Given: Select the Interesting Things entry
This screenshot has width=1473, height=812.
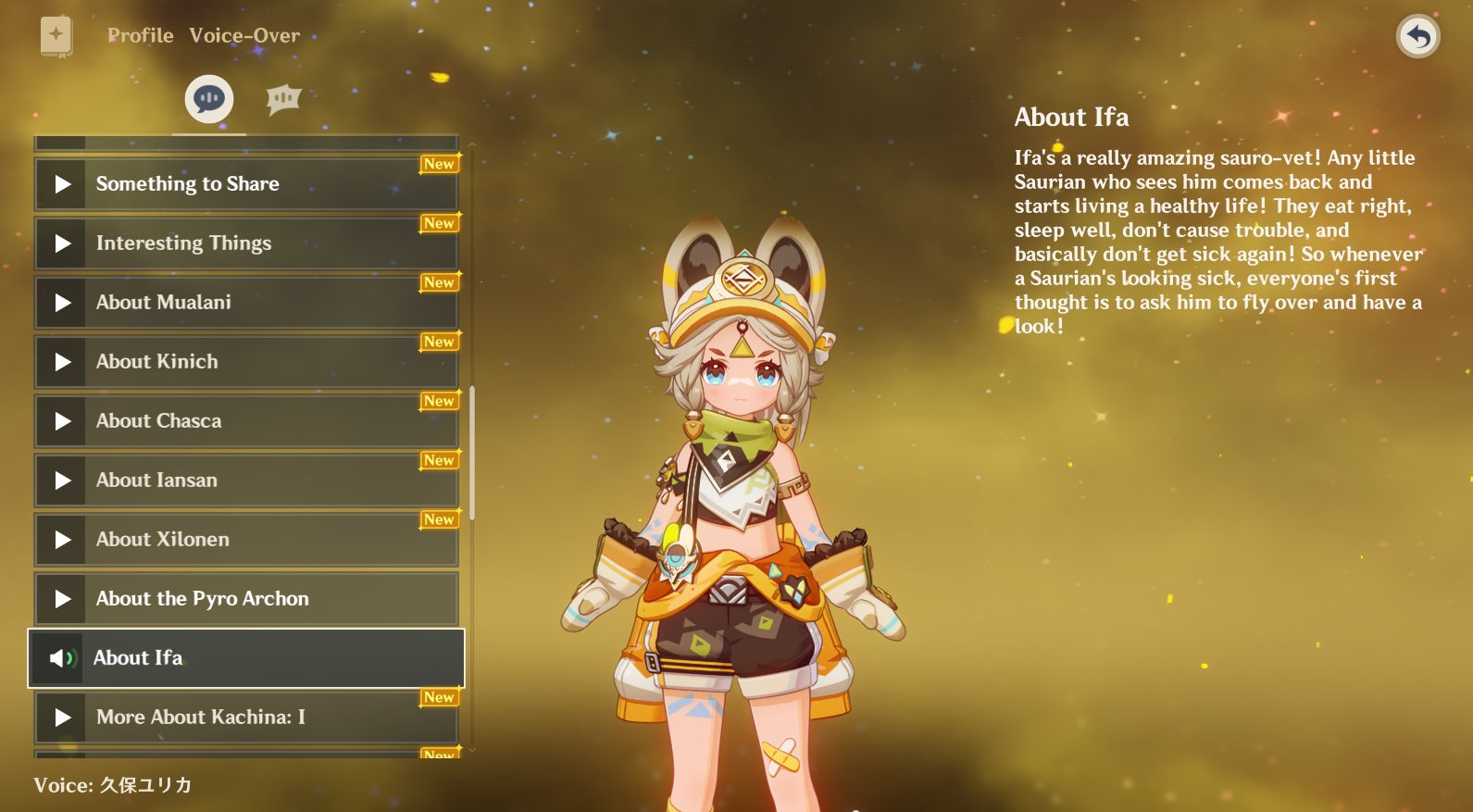Looking at the screenshot, I should tap(245, 243).
